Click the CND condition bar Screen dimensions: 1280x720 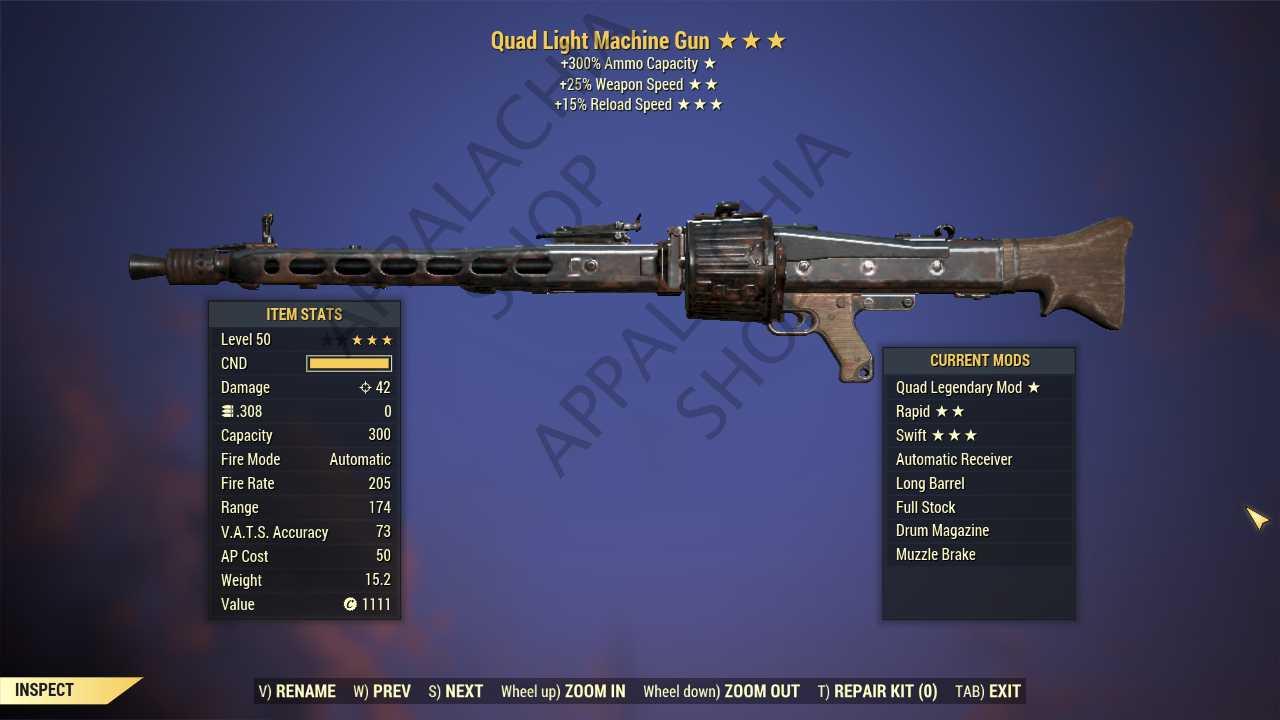348,363
